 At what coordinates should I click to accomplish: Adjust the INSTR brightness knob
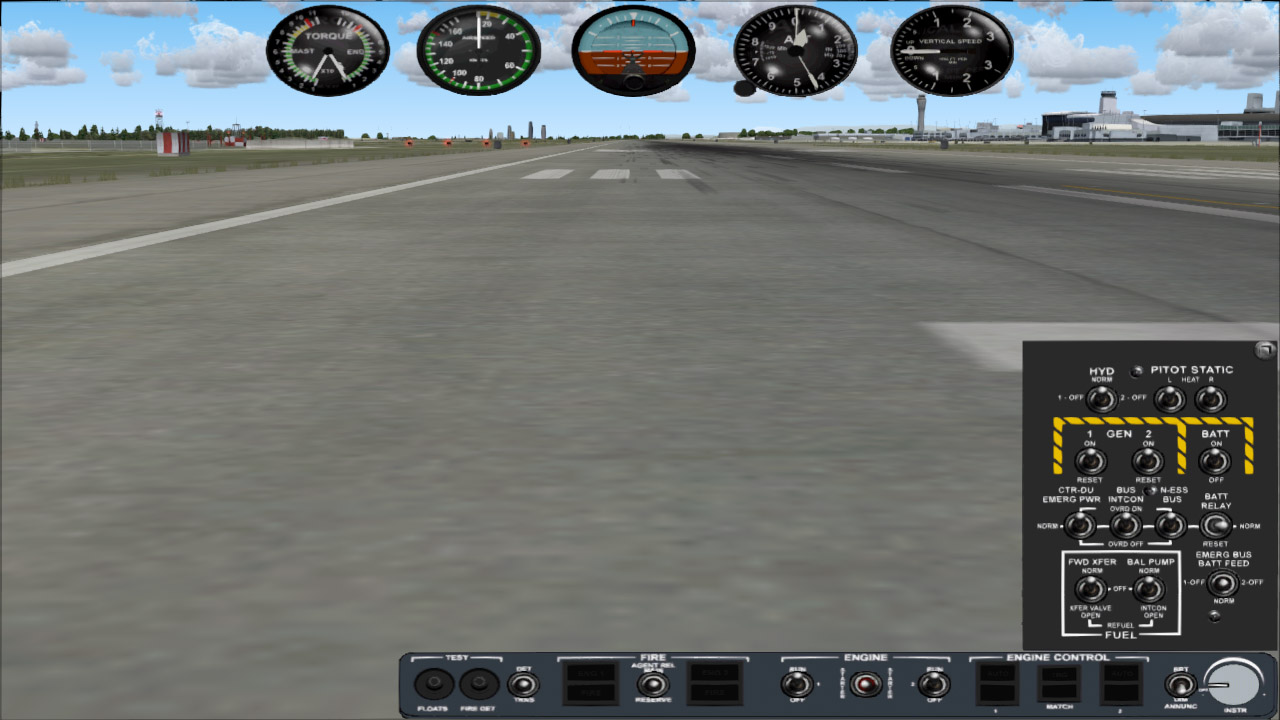coord(1236,684)
